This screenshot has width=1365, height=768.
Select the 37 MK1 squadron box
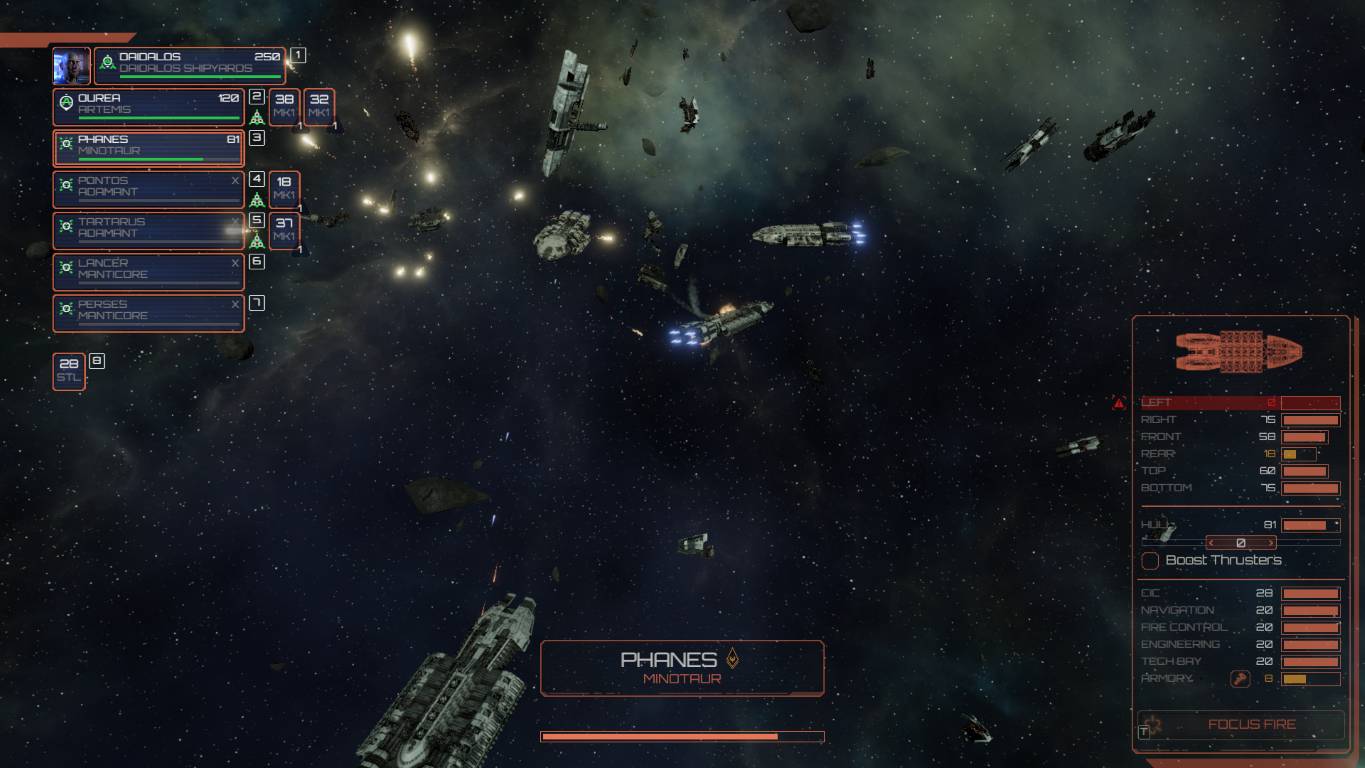point(284,230)
